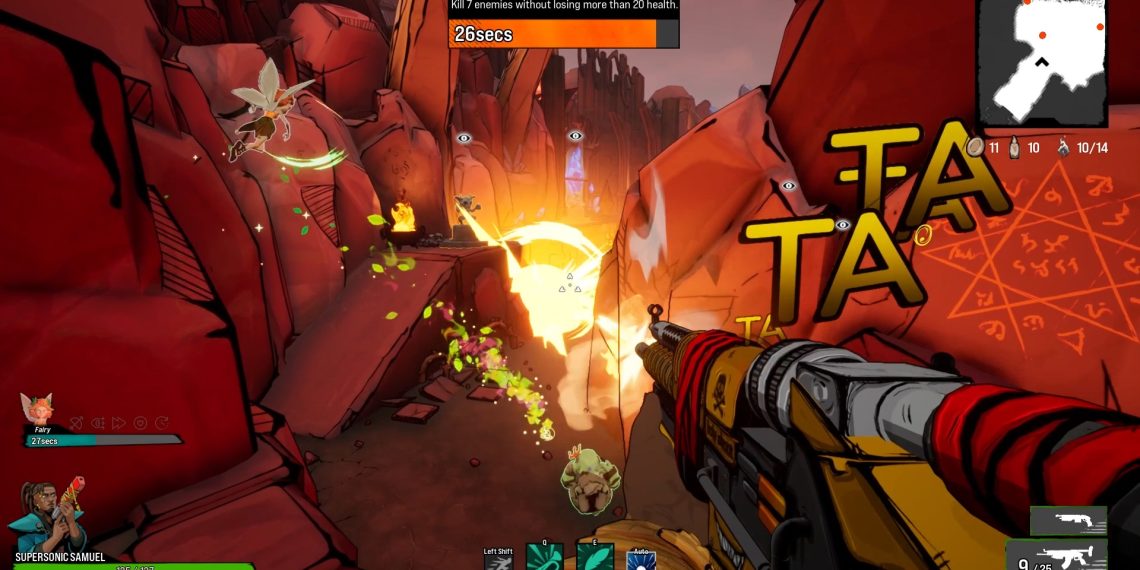Activate the trumpet ability icon
1140x570 pixels.
(x=544, y=559)
